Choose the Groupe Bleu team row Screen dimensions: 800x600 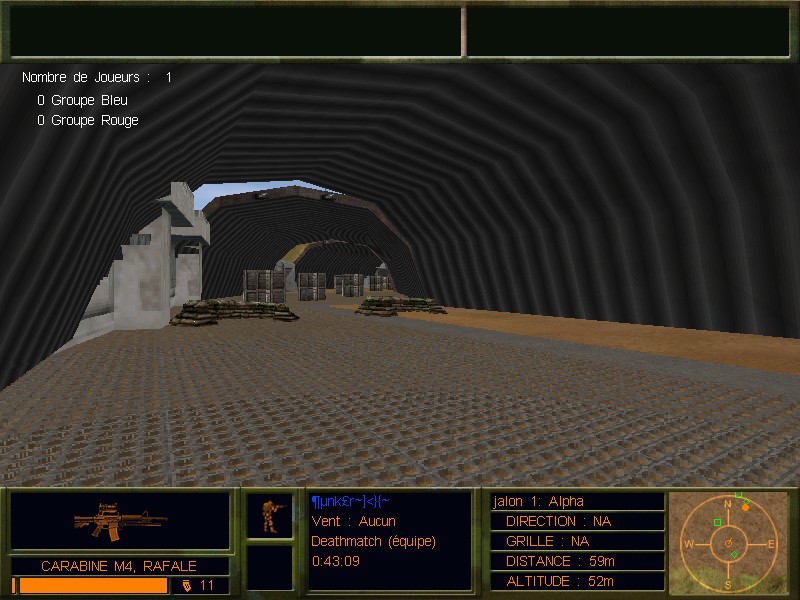coord(83,100)
